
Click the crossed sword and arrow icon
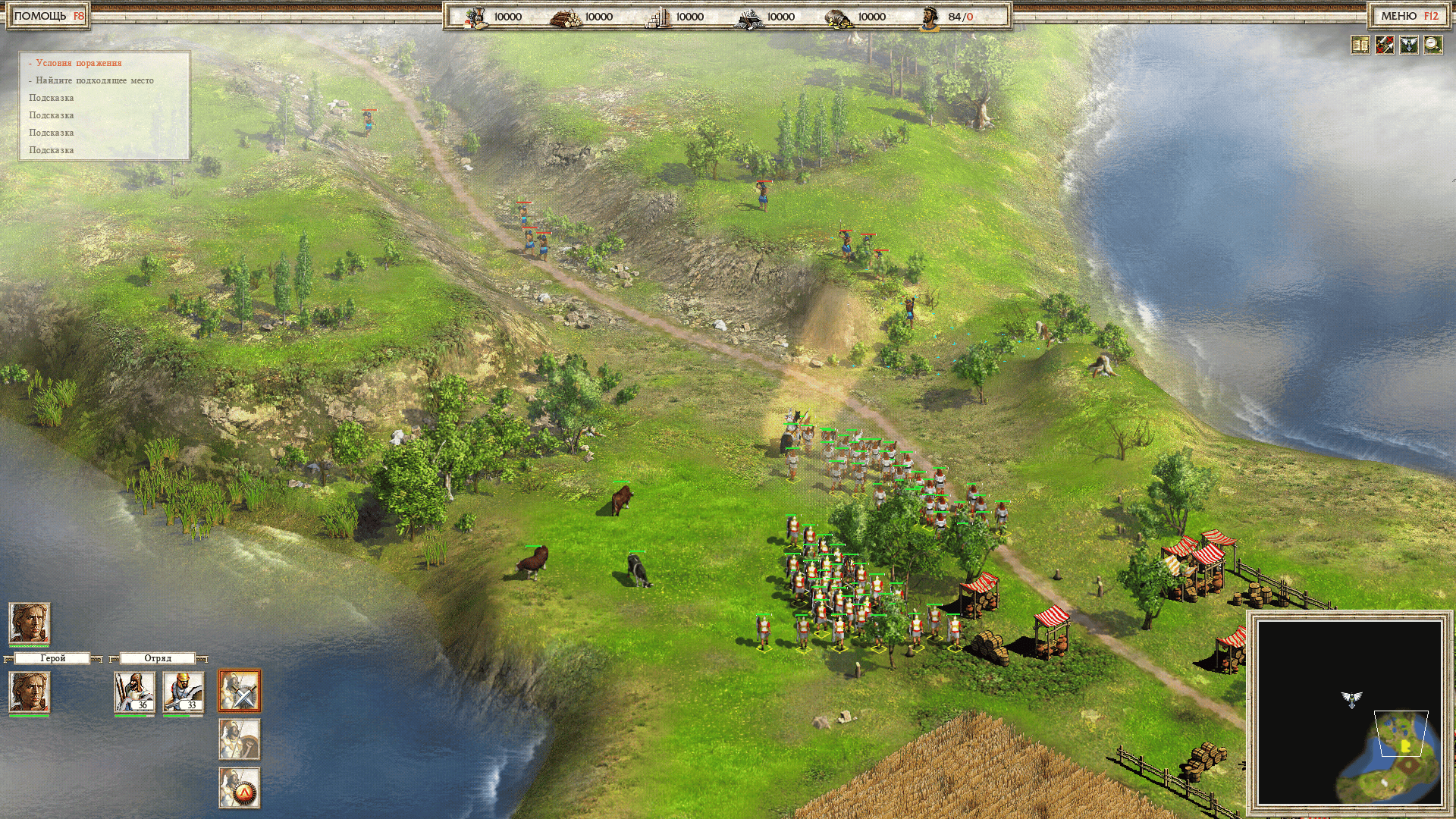[1385, 45]
